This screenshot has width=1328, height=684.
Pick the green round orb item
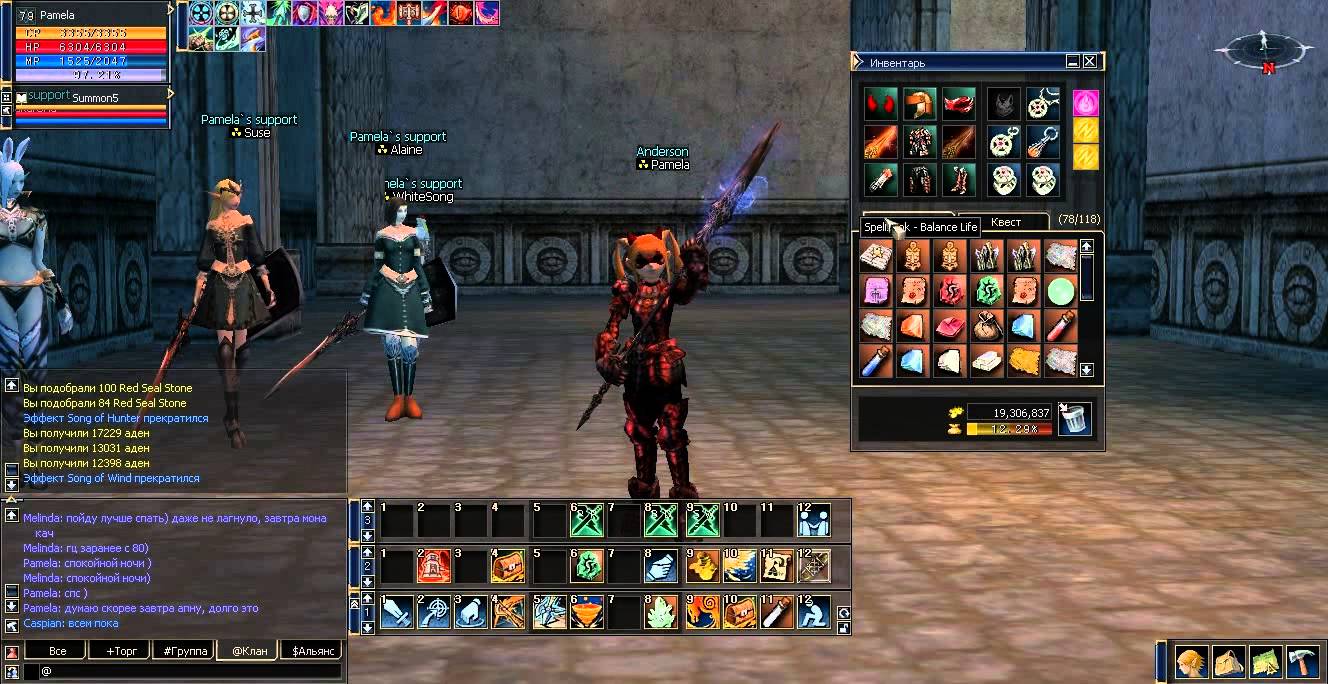click(1060, 292)
